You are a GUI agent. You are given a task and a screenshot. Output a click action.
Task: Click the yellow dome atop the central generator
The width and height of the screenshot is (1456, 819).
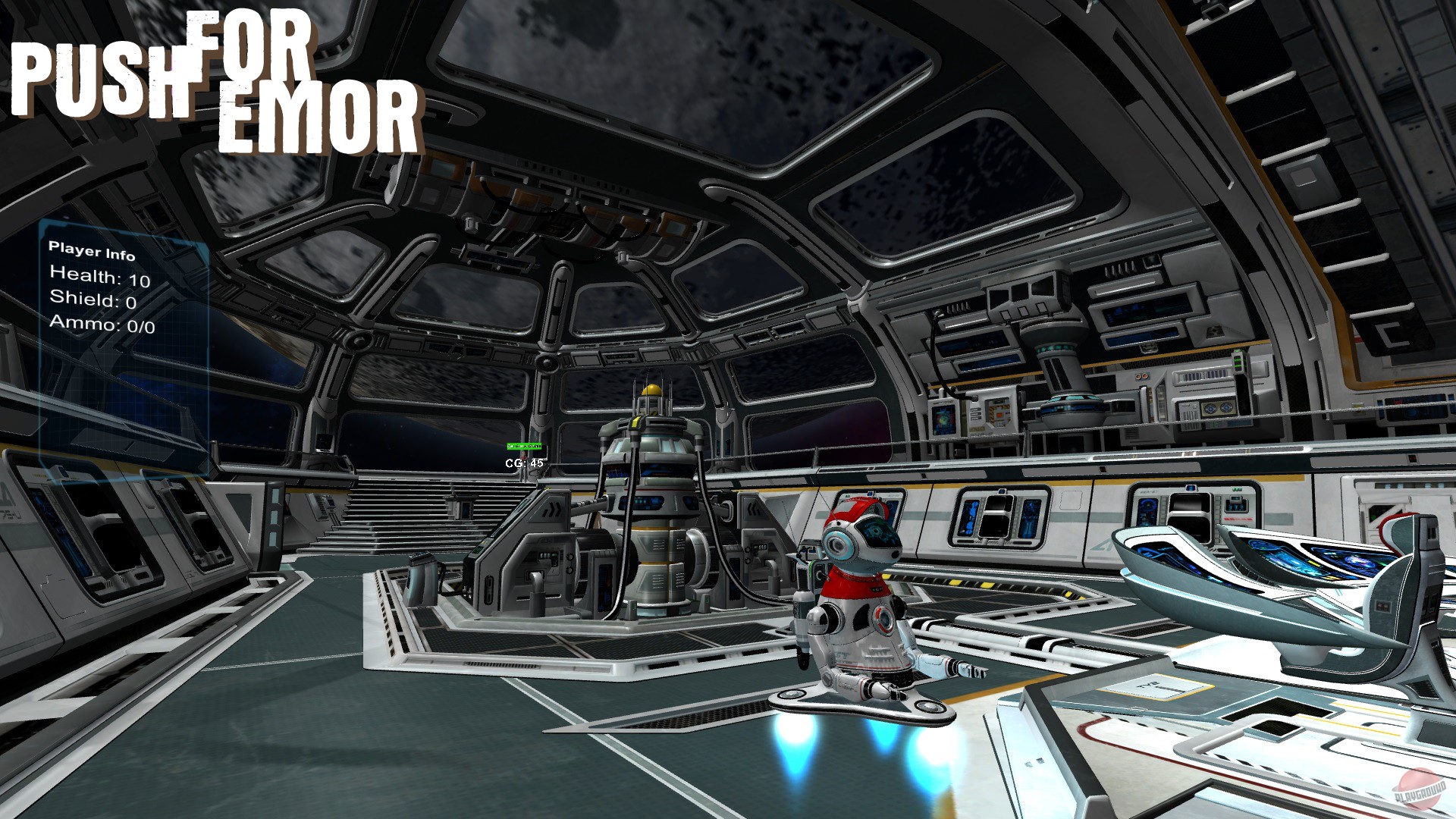[651, 388]
